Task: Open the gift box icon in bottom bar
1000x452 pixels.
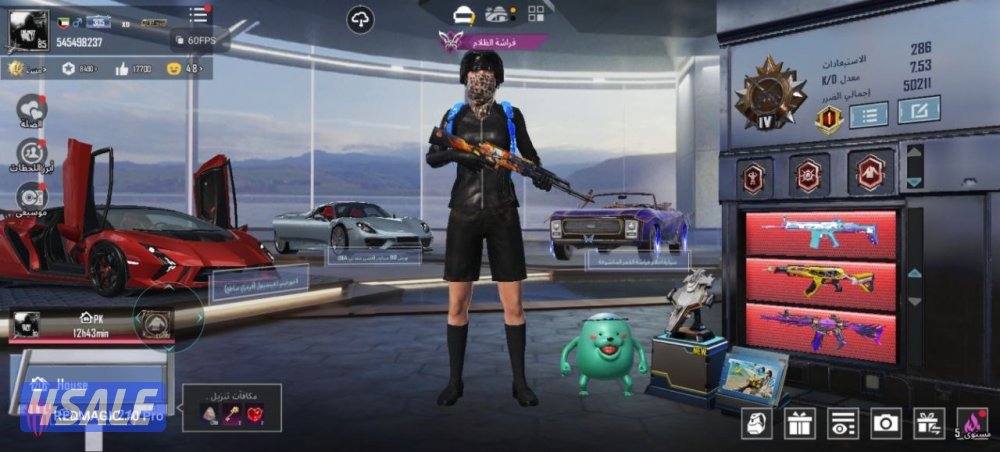Action: 799,423
